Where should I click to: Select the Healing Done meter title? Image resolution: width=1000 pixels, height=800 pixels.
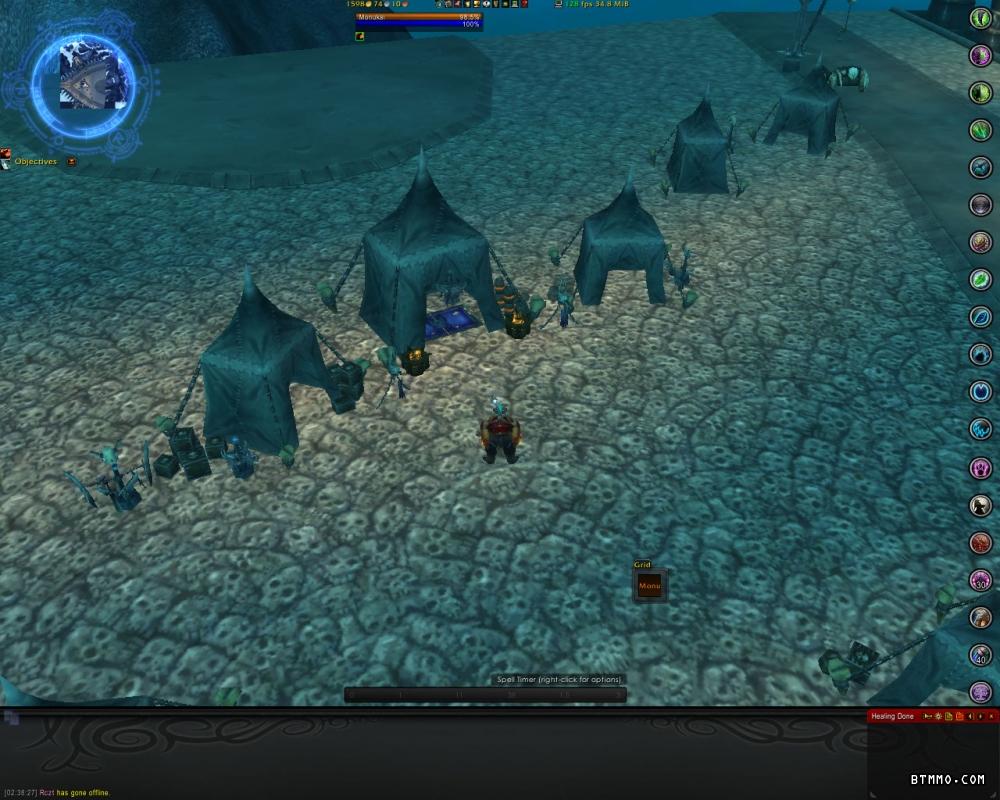pos(892,716)
